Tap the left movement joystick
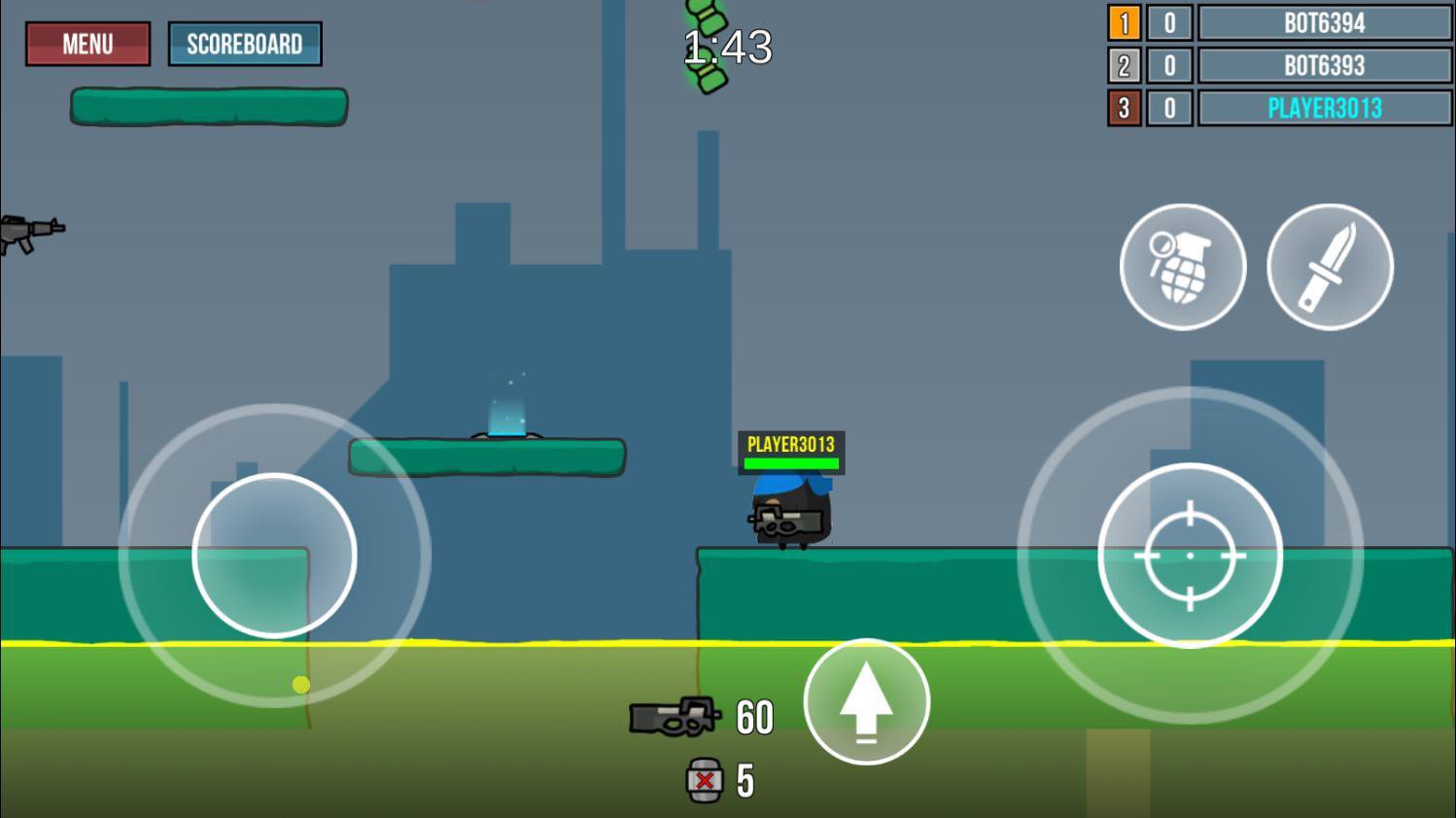1456x818 pixels. click(x=275, y=554)
